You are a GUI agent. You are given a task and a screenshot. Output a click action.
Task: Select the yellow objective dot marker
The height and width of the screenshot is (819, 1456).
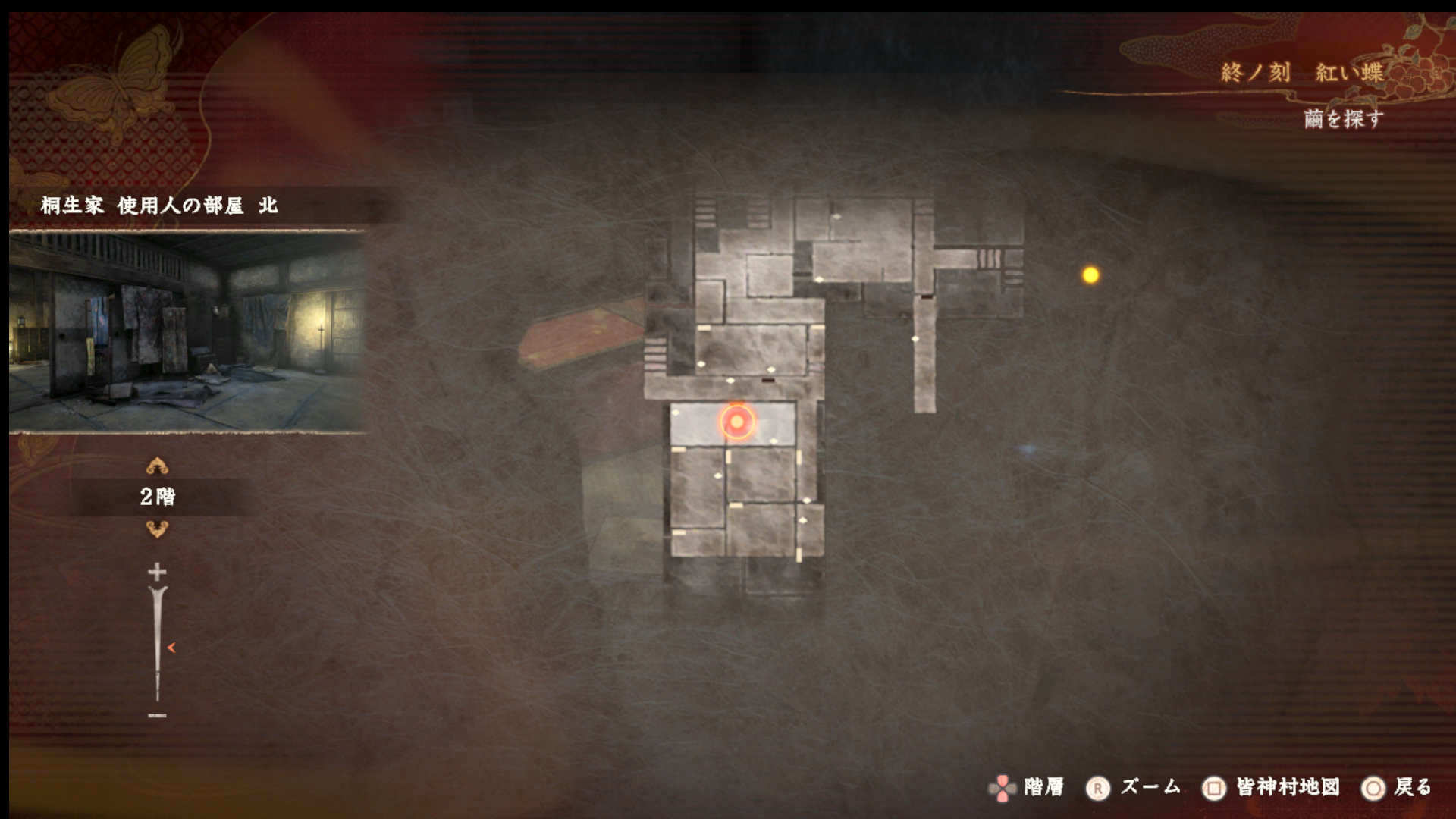1090,275
